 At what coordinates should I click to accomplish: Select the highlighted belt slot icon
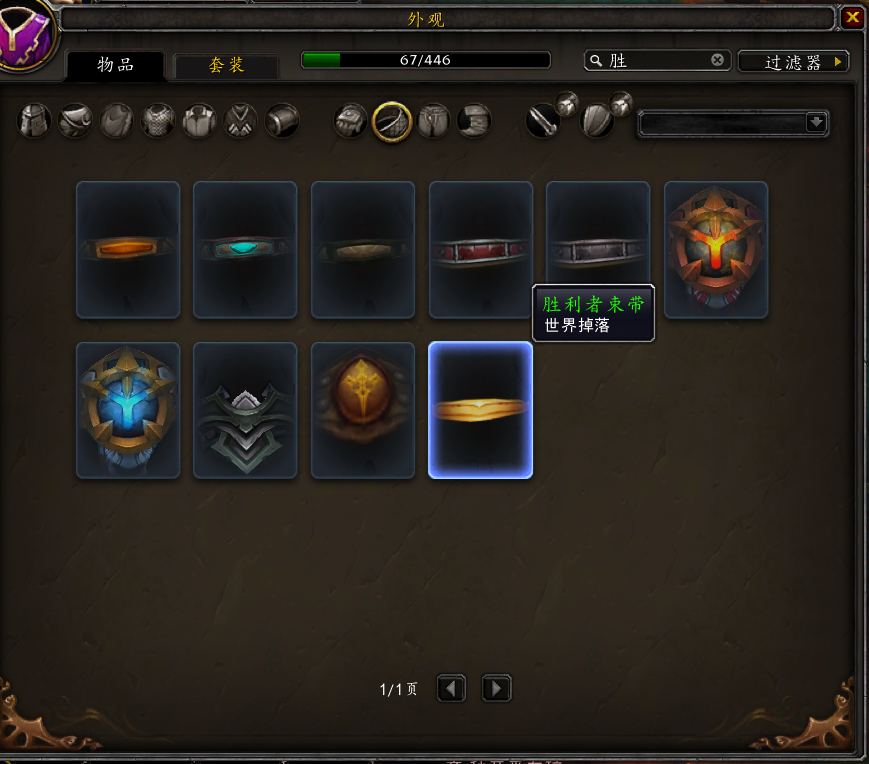click(x=392, y=122)
